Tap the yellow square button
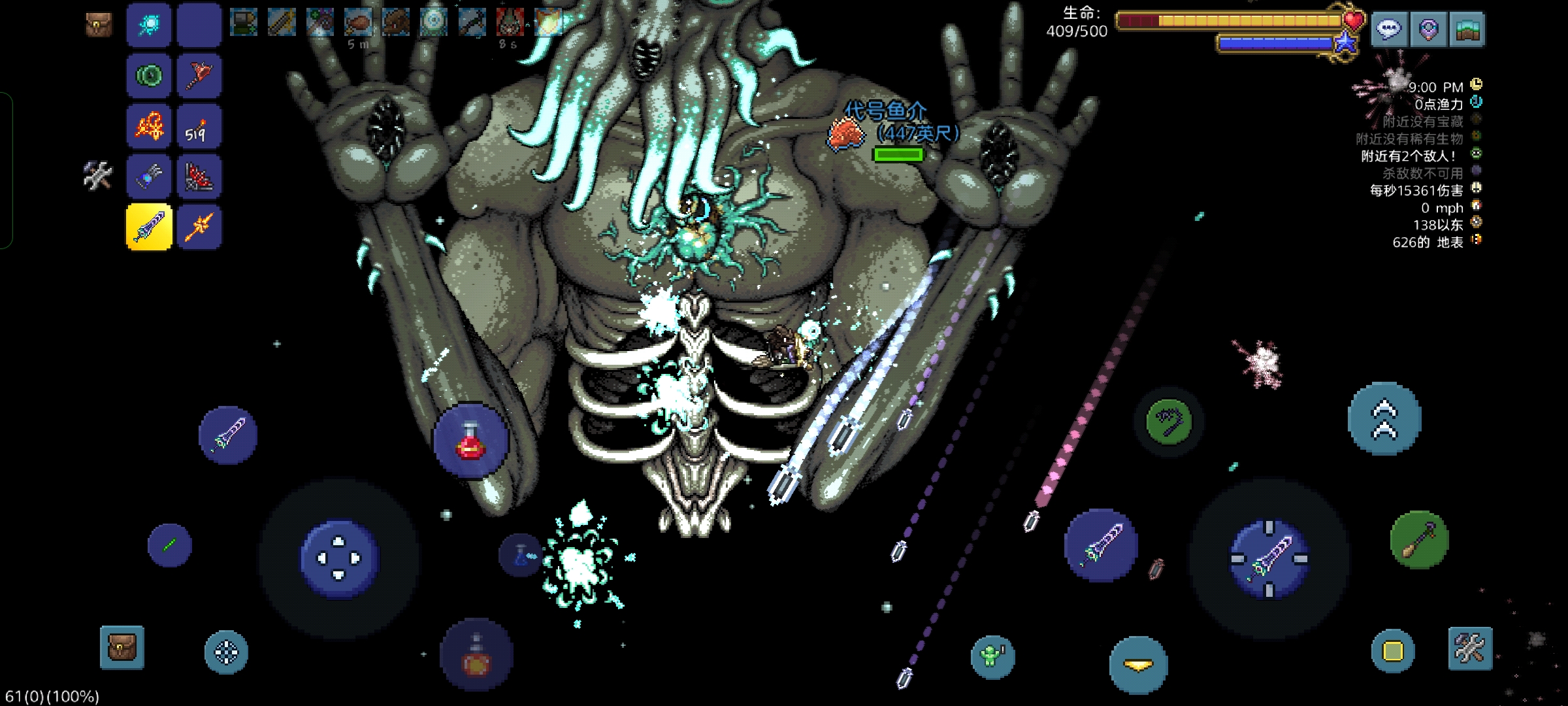 [1393, 651]
